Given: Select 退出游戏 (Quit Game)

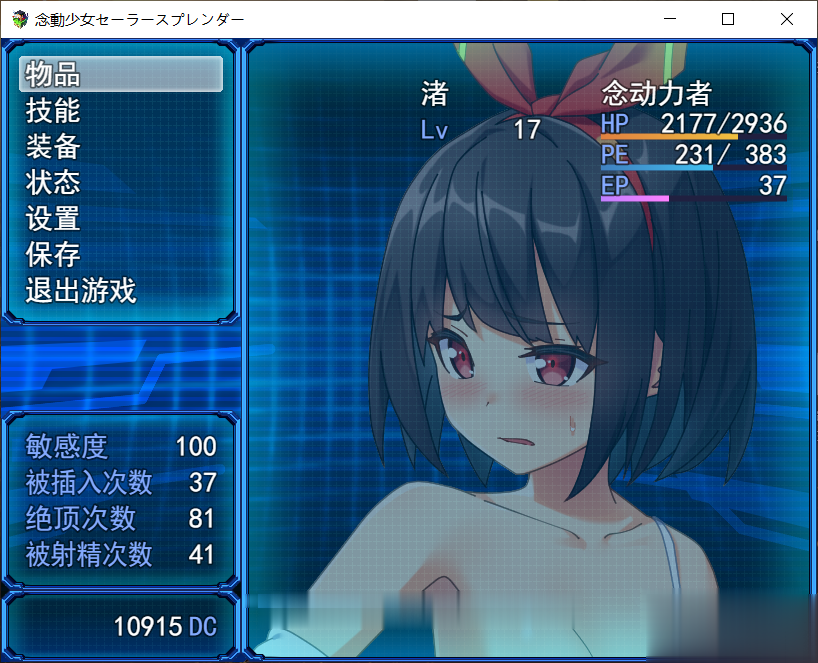Looking at the screenshot, I should click(x=120, y=291).
